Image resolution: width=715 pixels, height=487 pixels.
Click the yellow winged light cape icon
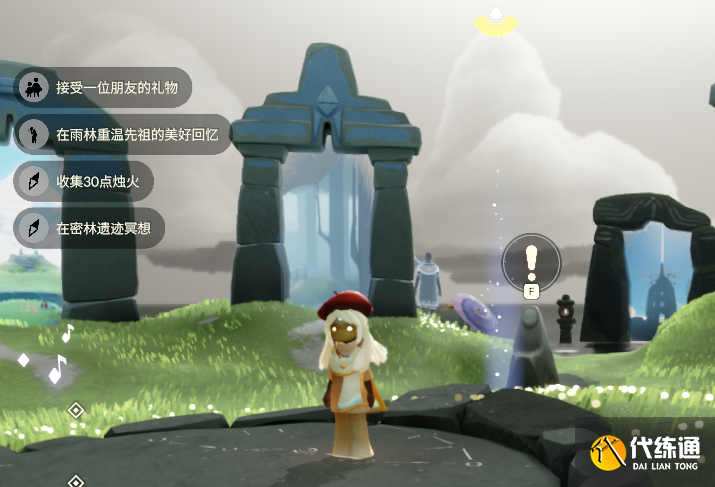pos(494,20)
